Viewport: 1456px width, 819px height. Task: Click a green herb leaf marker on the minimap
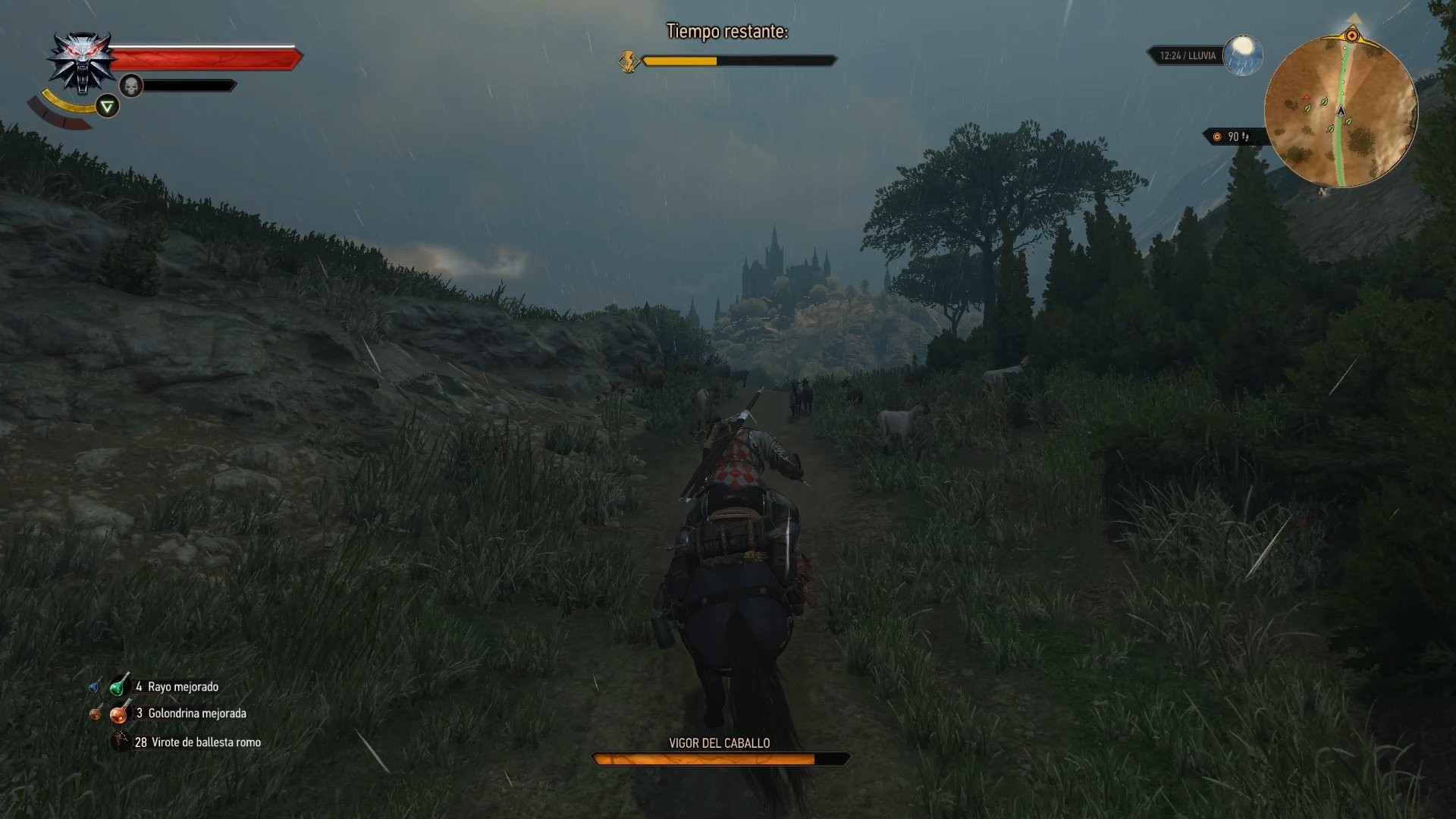pos(1323,102)
